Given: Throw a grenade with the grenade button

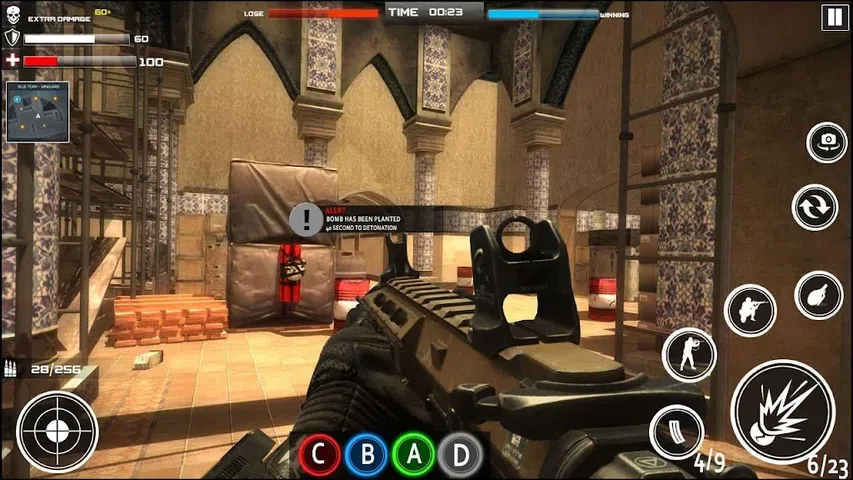Looking at the screenshot, I should pyautogui.click(x=818, y=295).
